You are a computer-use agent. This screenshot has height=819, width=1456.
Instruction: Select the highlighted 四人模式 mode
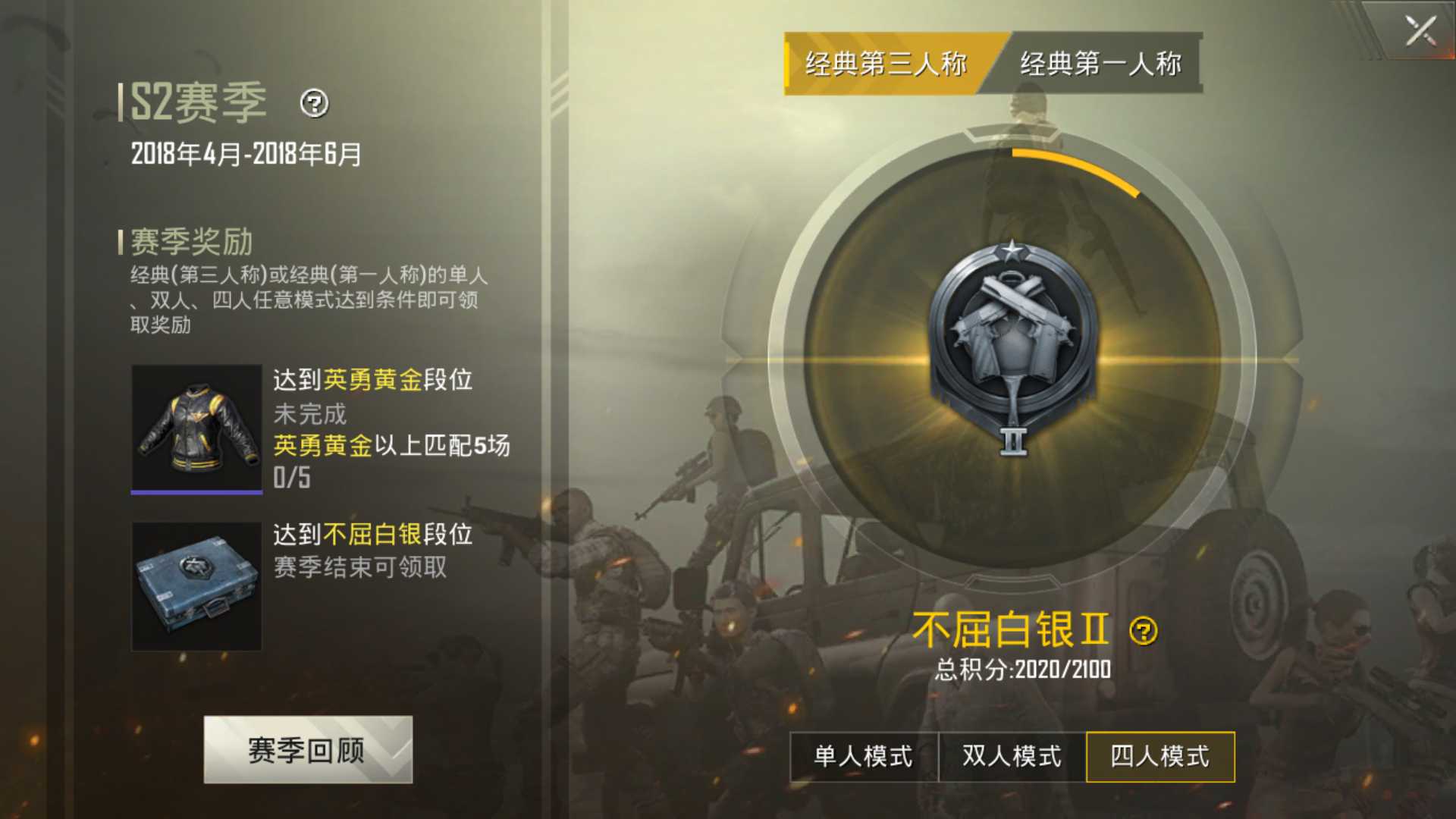(x=1159, y=756)
